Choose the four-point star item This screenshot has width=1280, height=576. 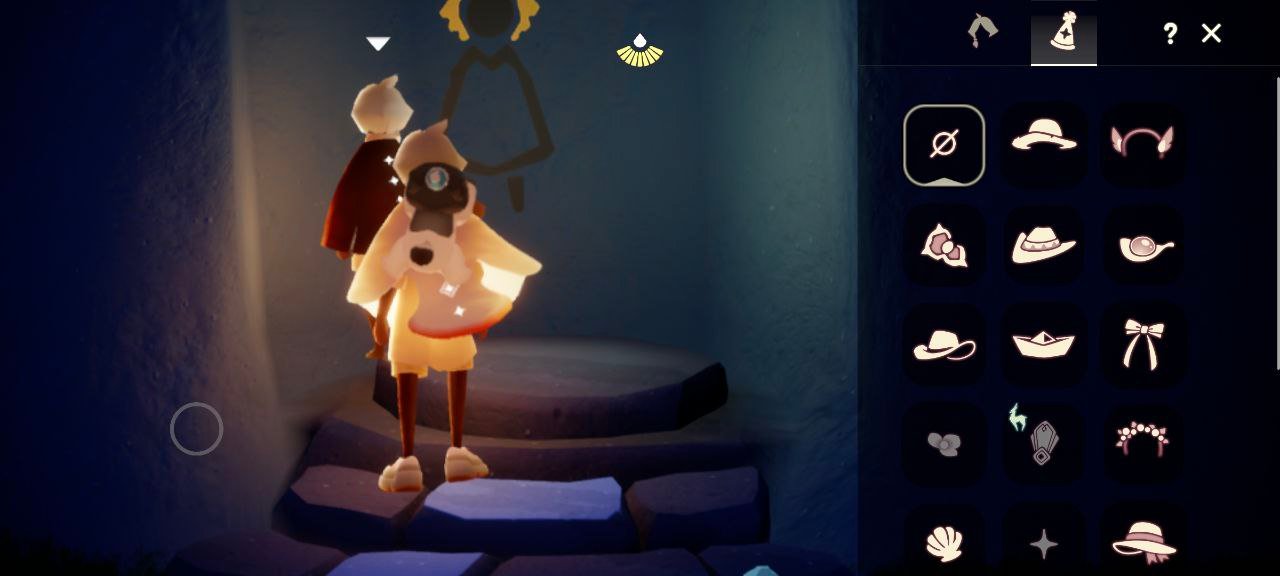pos(1044,544)
